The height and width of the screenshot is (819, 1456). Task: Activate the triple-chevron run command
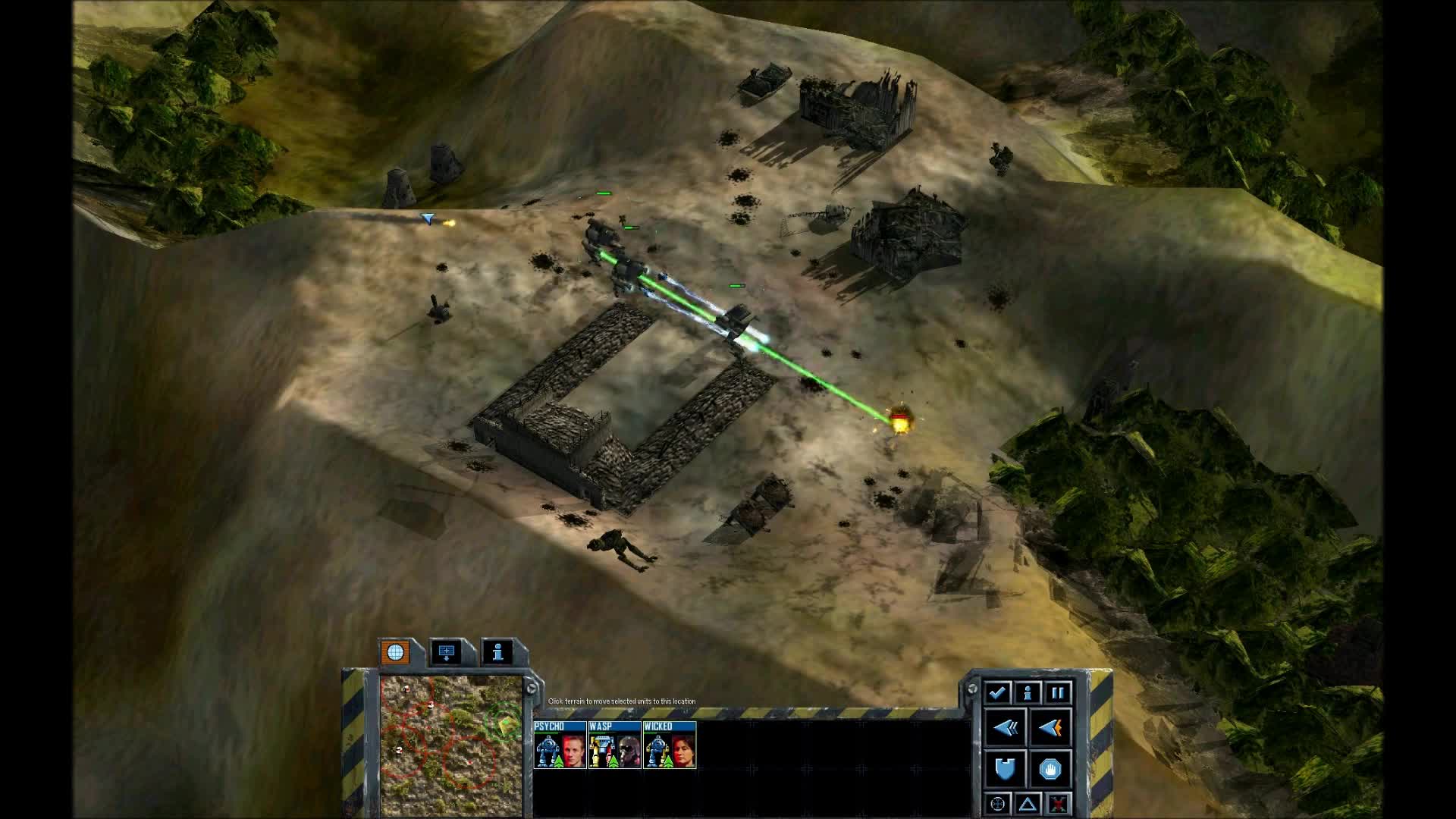[1006, 728]
